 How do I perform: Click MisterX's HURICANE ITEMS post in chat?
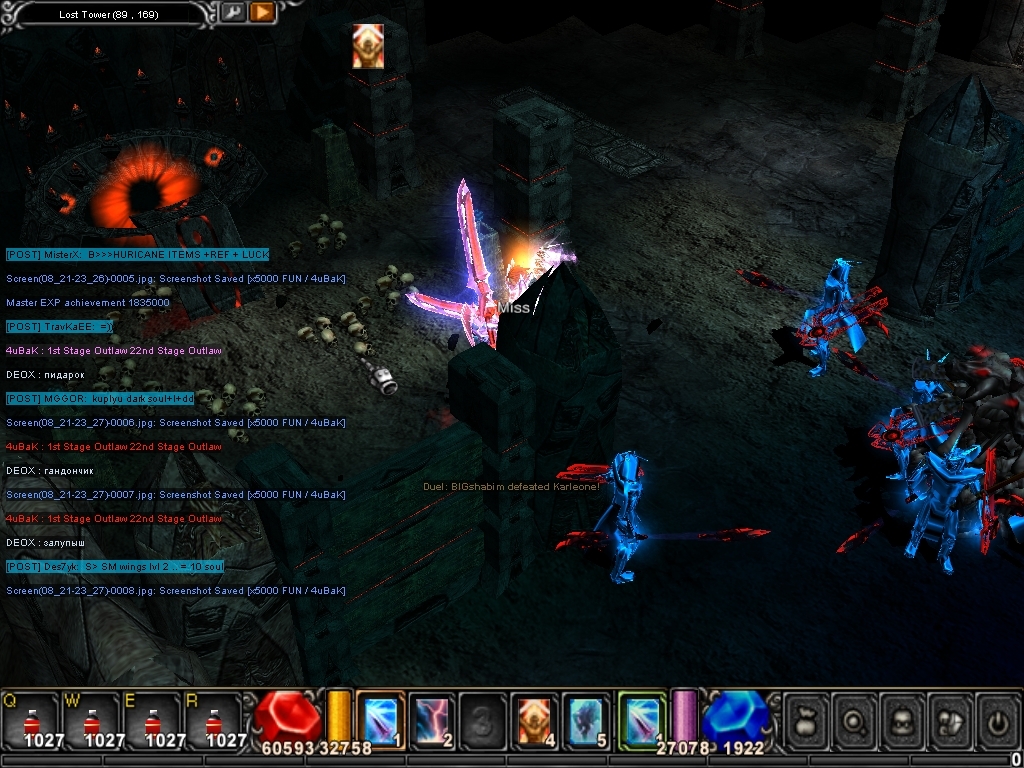(137, 255)
